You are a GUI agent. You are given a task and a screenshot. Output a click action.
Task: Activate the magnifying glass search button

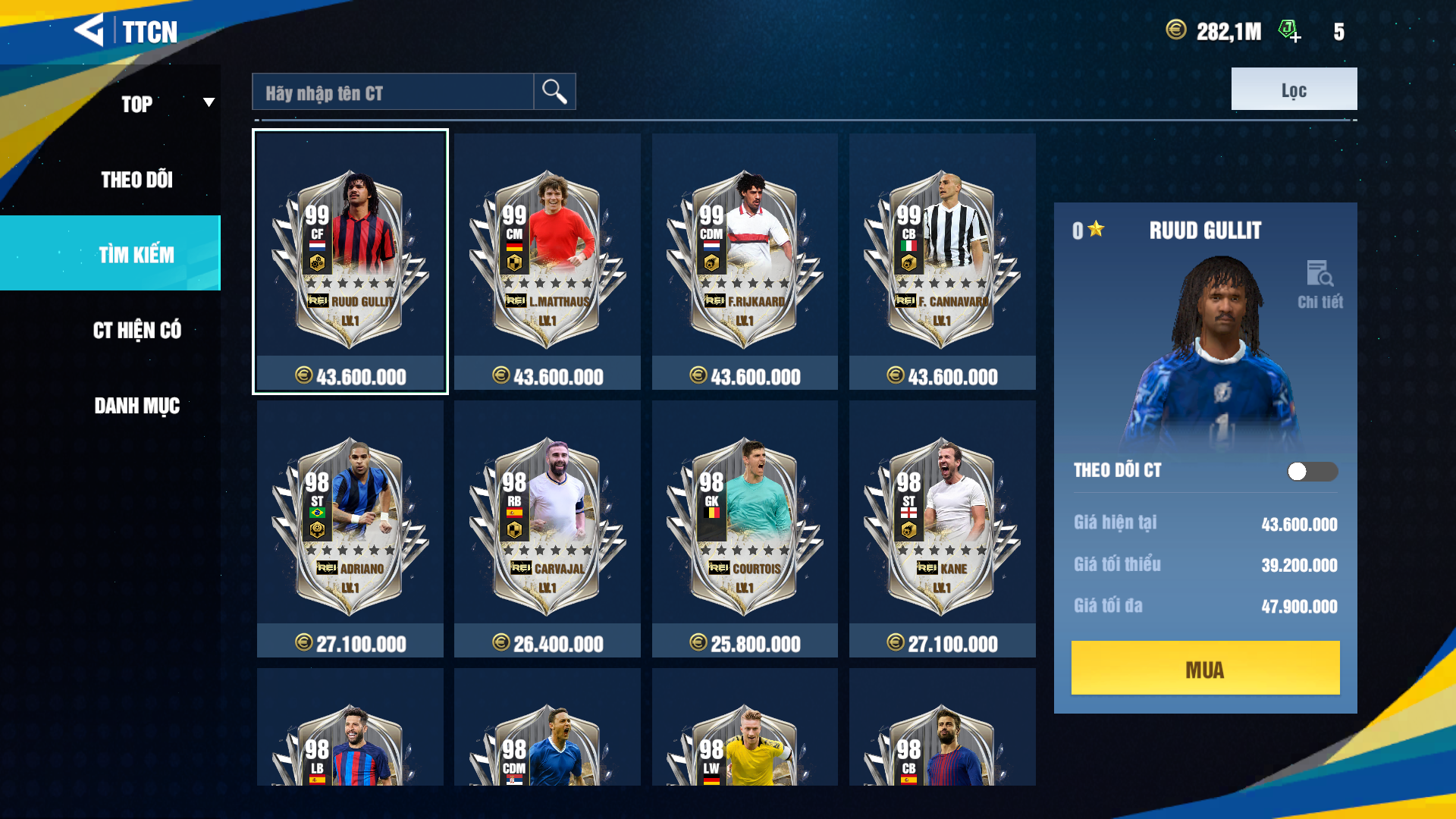(554, 93)
